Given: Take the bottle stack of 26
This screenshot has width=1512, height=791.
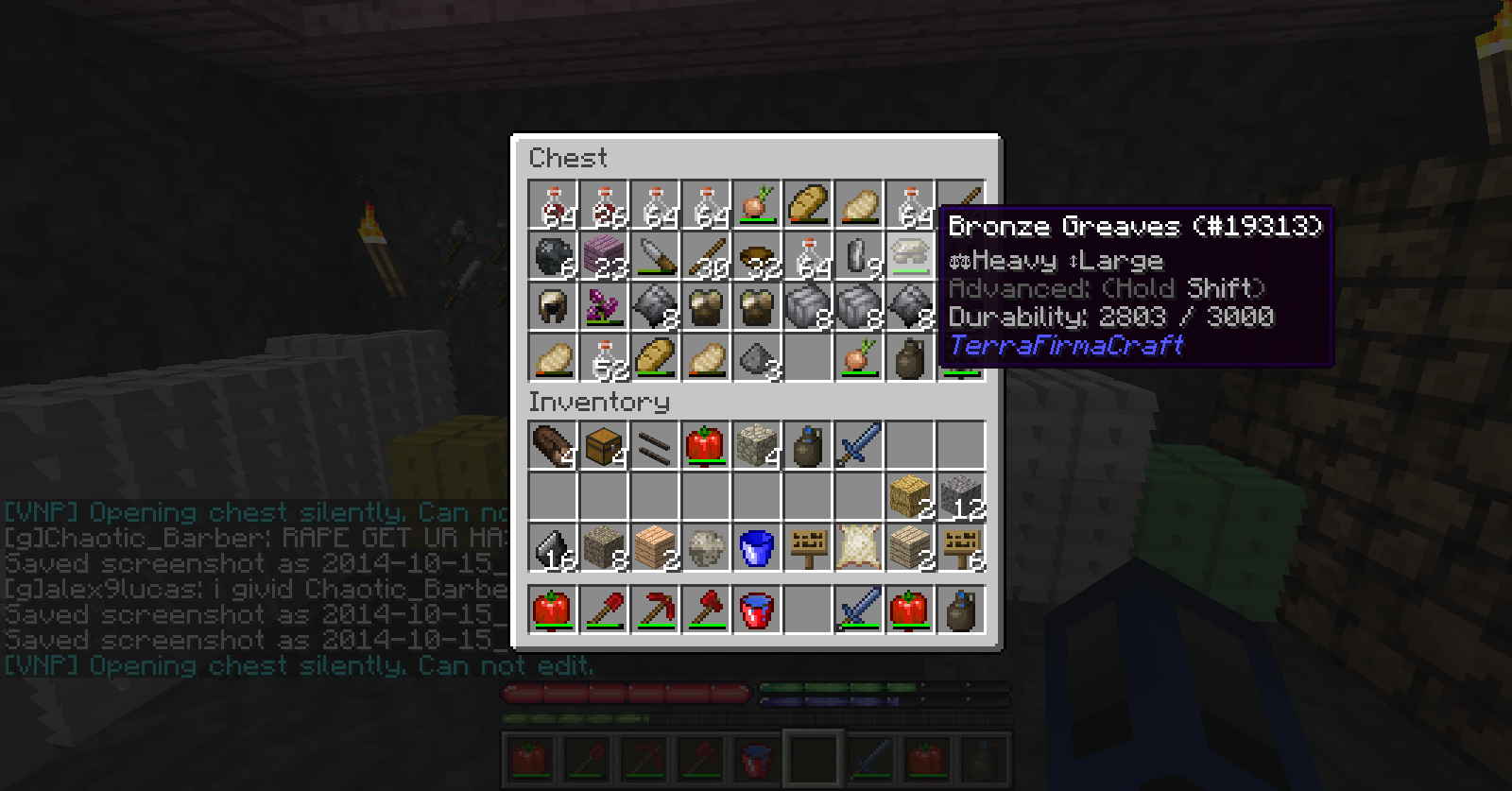Looking at the screenshot, I should [604, 205].
